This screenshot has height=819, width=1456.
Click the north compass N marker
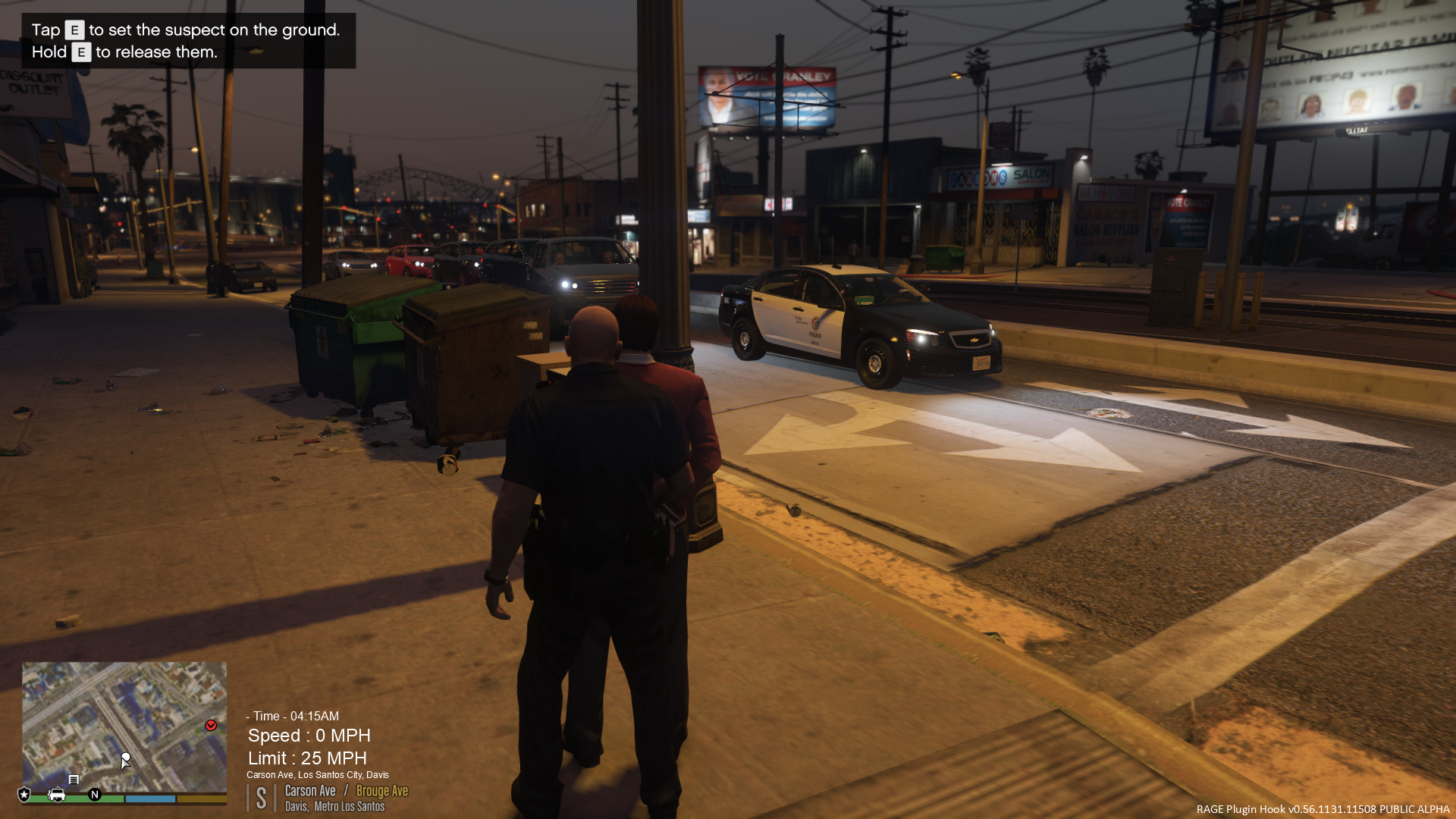(95, 795)
